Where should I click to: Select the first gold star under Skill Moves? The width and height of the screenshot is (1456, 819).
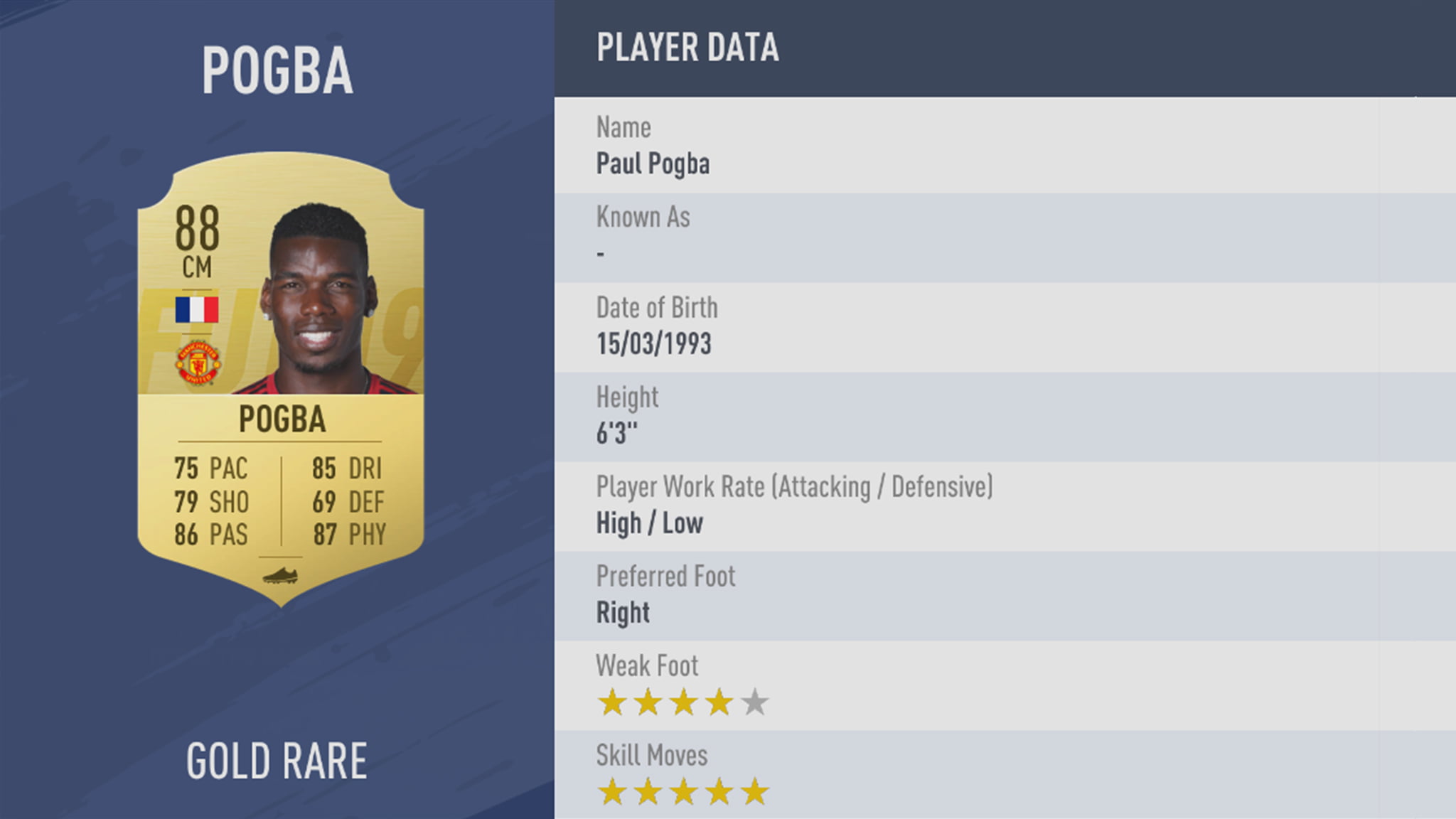[x=613, y=791]
